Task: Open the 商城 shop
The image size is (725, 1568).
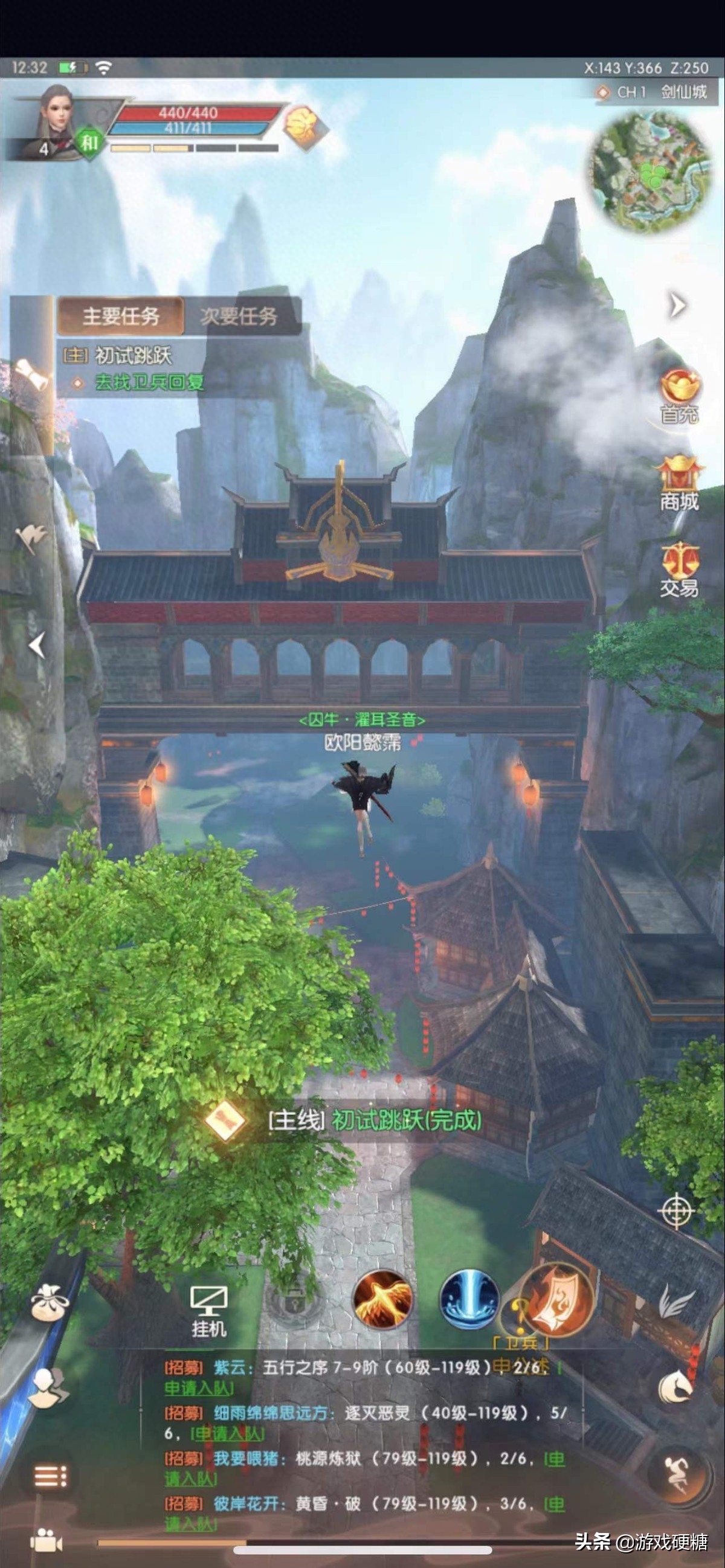Action: pos(679,484)
